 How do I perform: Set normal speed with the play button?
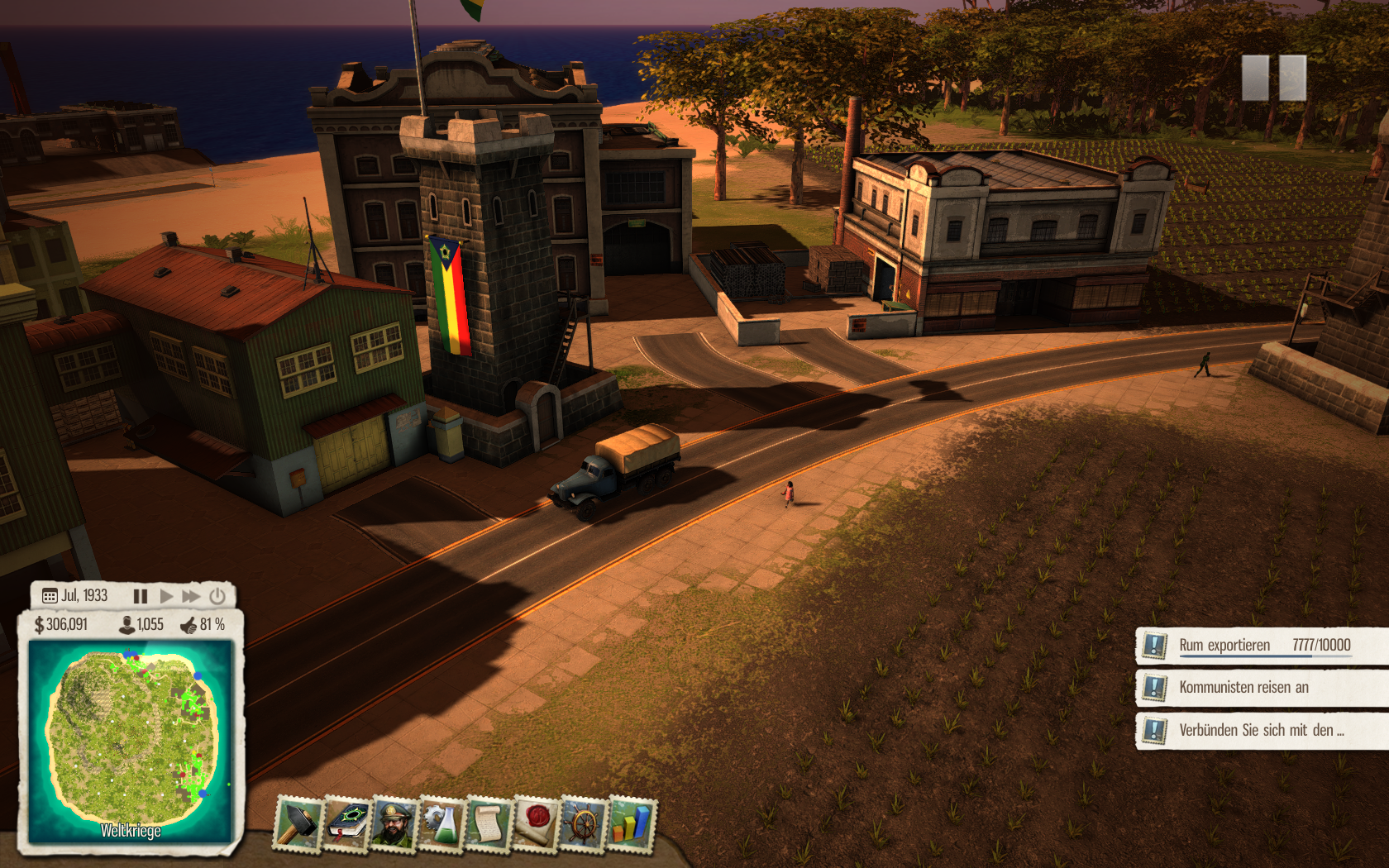(166, 596)
